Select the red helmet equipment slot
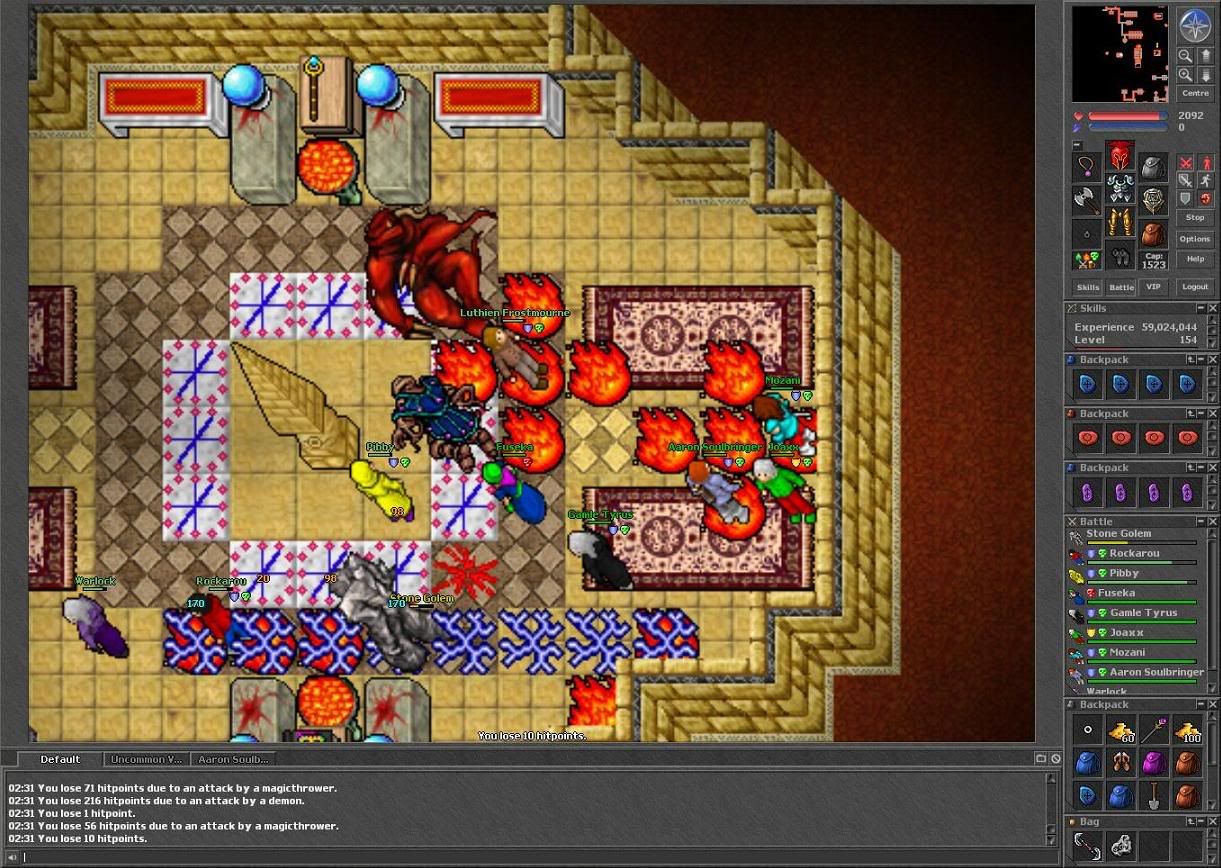The width and height of the screenshot is (1221, 868). pyautogui.click(x=1120, y=157)
